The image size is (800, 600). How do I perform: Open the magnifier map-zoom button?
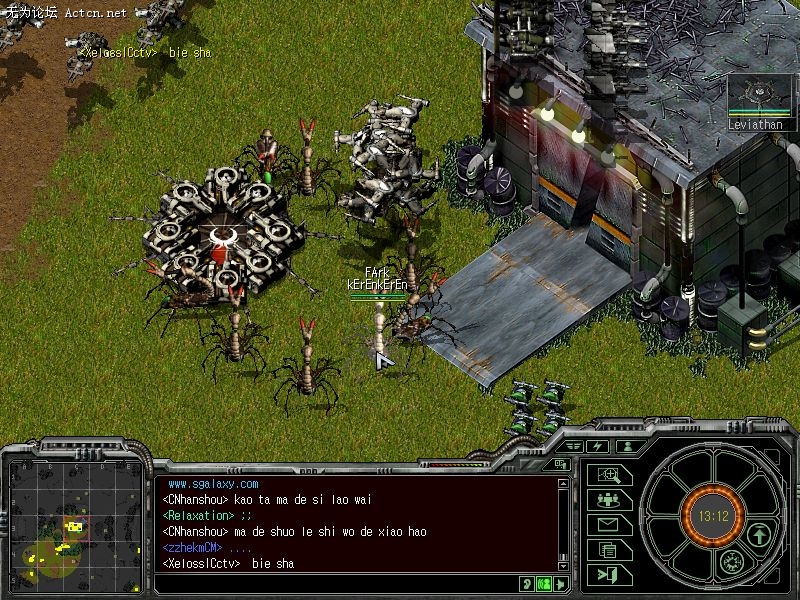pyautogui.click(x=608, y=476)
